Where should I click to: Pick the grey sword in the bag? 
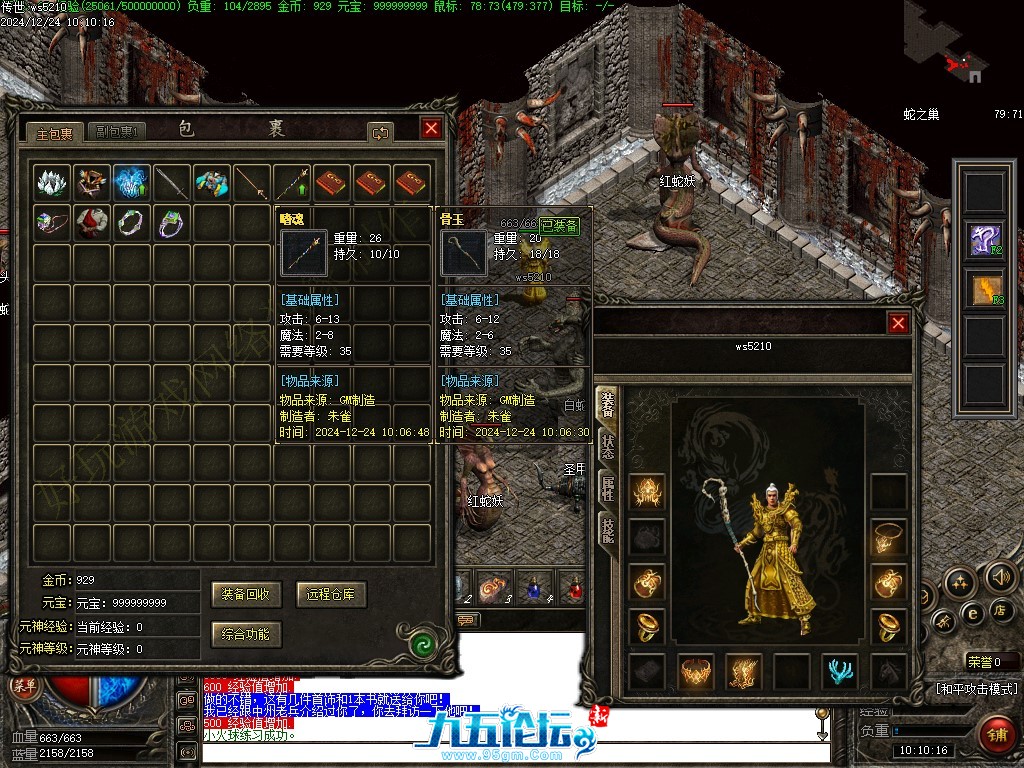pyautogui.click(x=172, y=183)
